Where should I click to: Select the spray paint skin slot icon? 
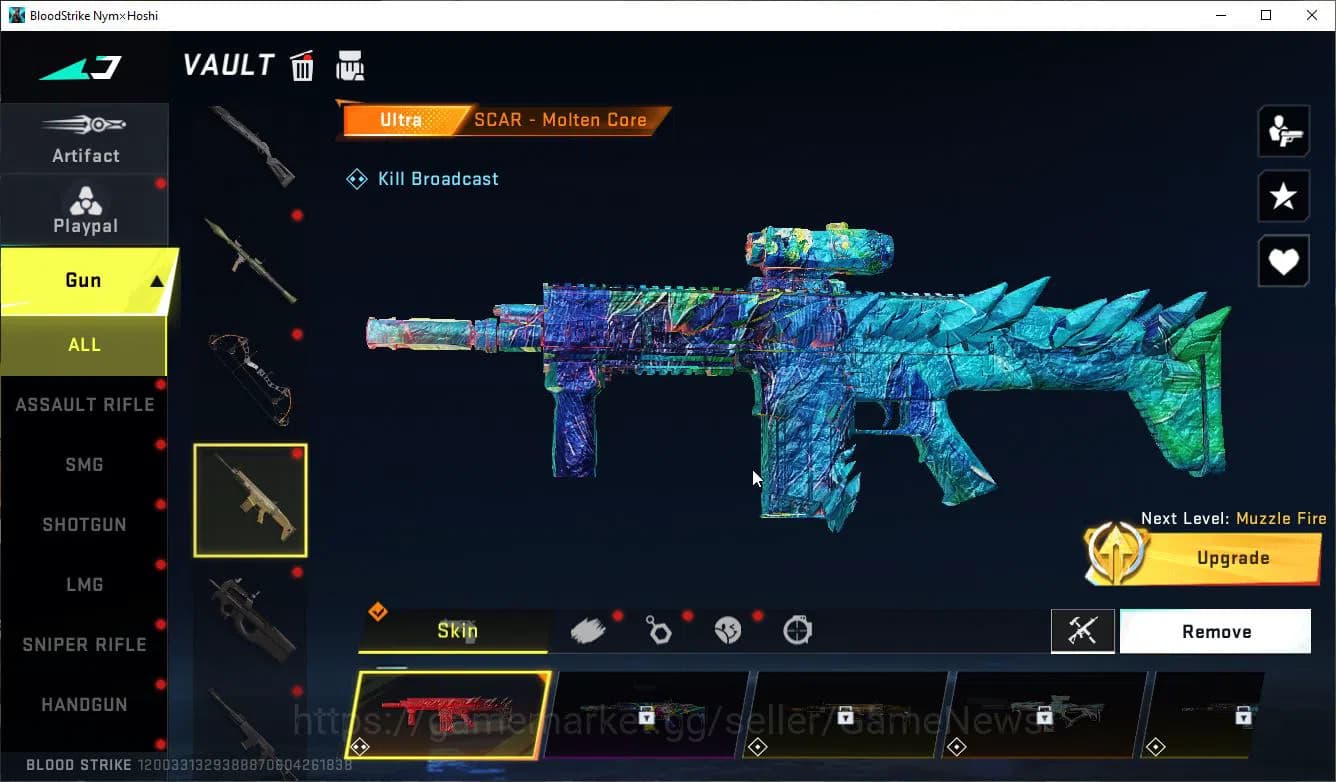click(x=589, y=628)
